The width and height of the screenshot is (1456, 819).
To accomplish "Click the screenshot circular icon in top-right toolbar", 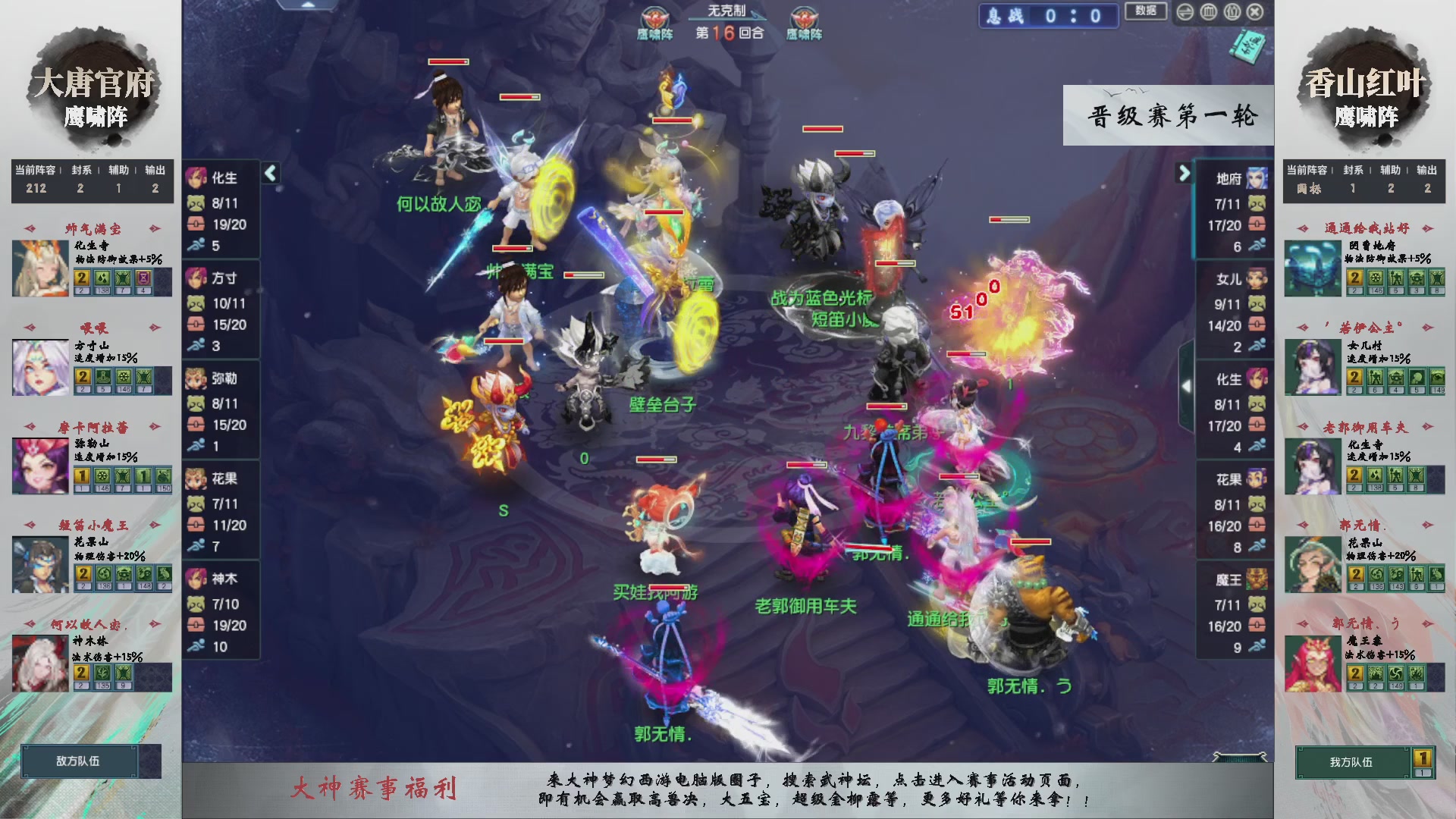I will click(1231, 12).
